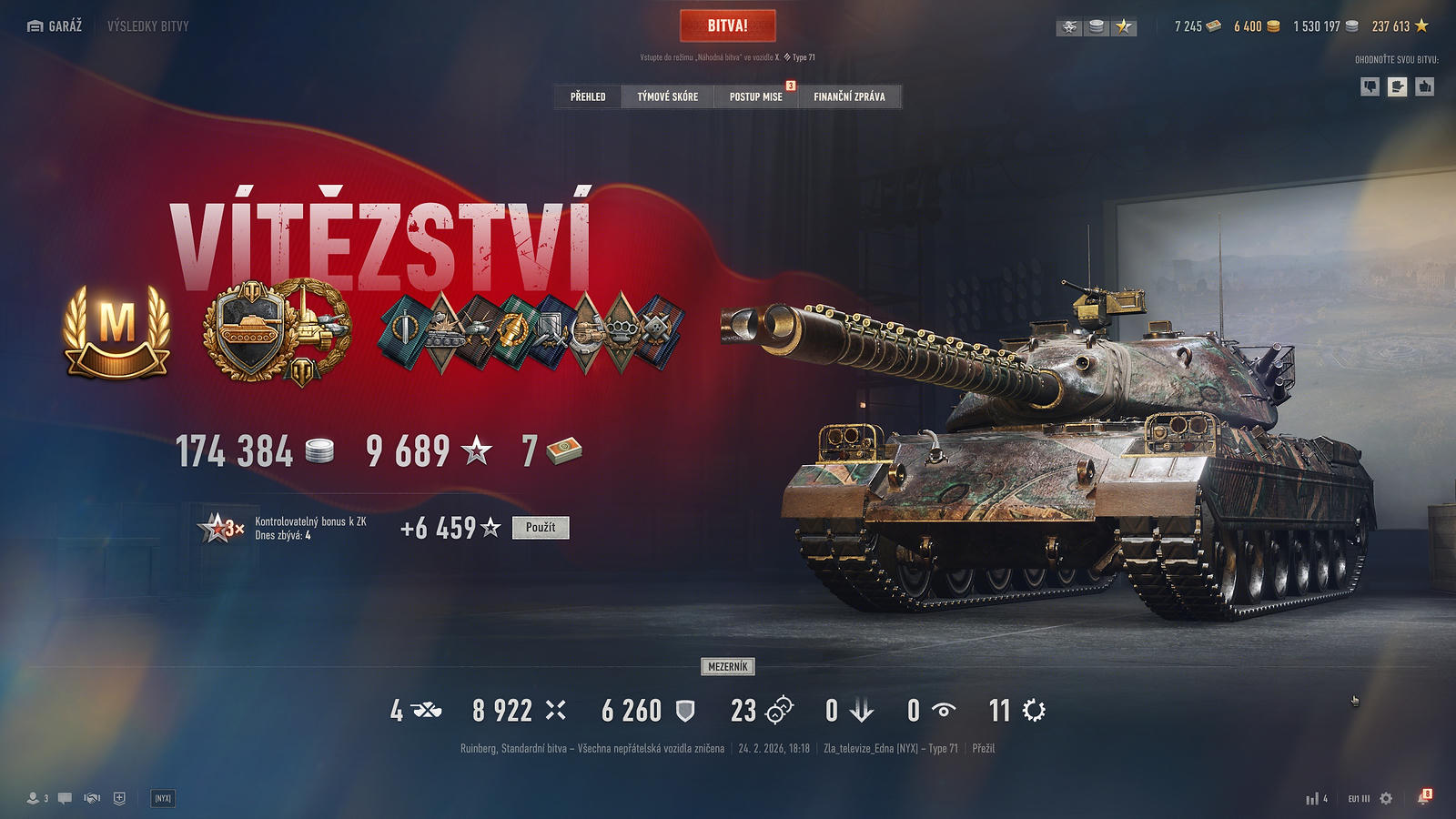Switch to the Přehled tab
Viewport: 1456px width, 819px height.
click(588, 96)
